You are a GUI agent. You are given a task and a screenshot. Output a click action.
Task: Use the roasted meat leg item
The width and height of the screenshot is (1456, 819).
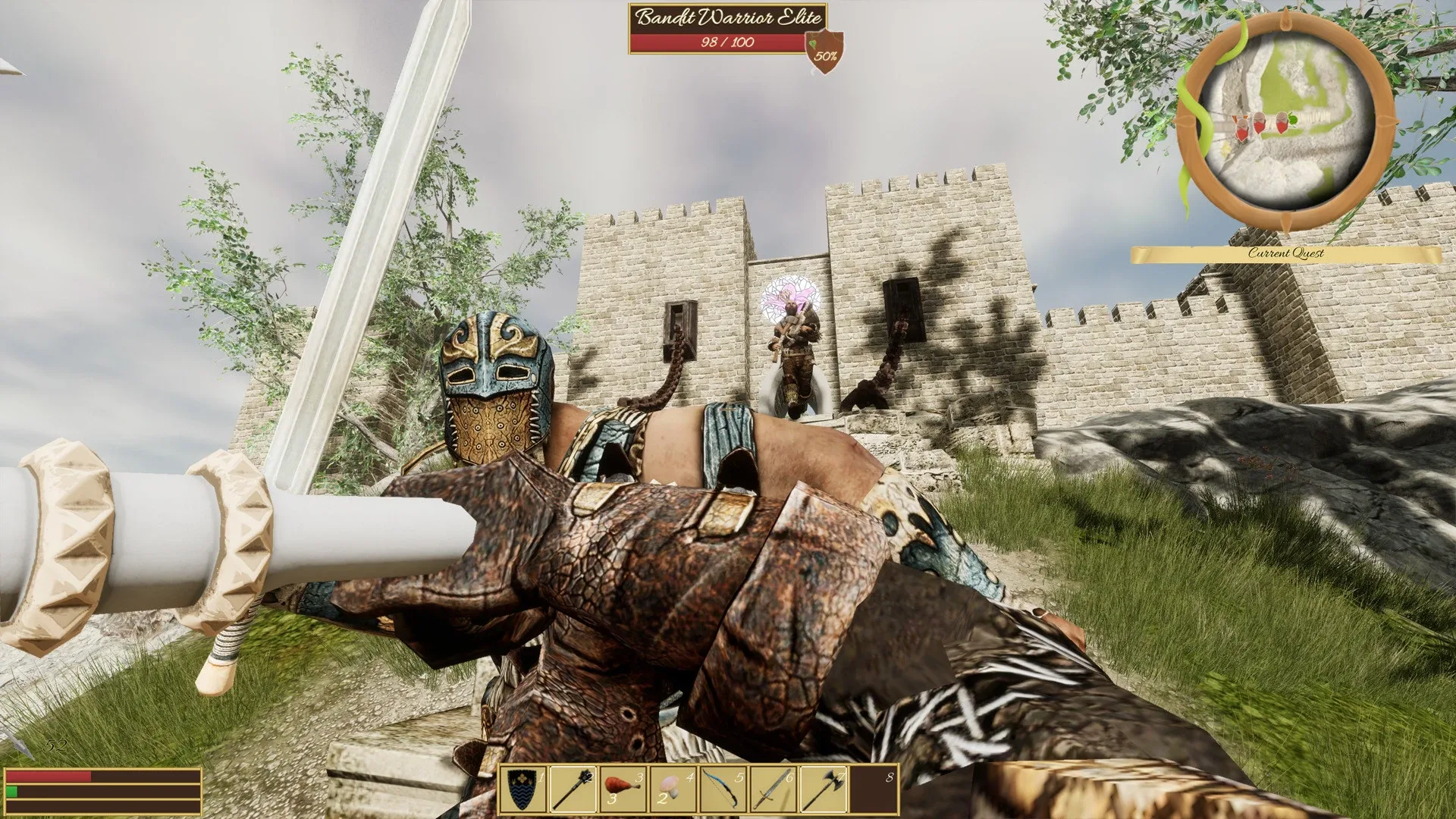pos(623,789)
